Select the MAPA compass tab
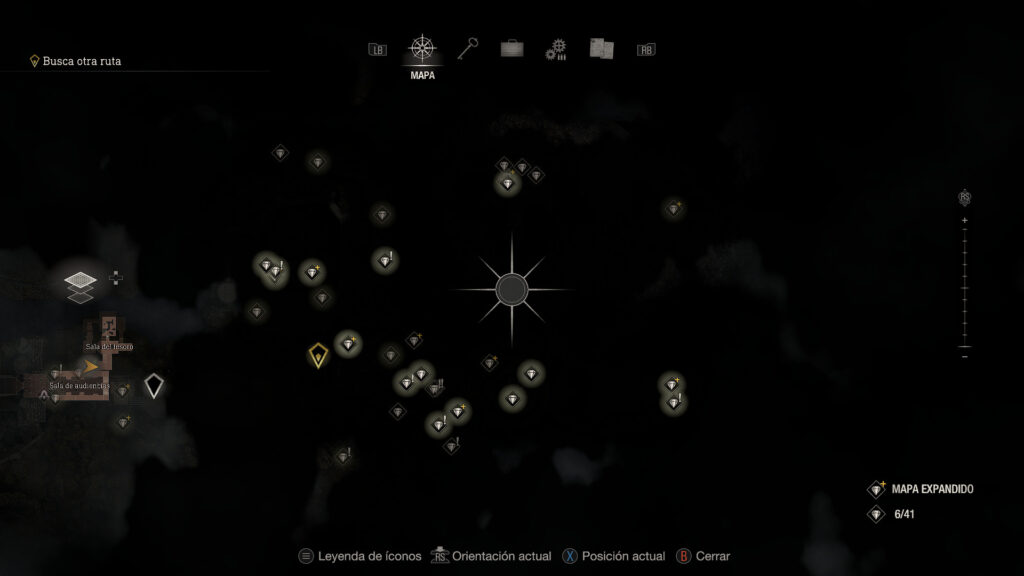The width and height of the screenshot is (1024, 576). [x=422, y=49]
